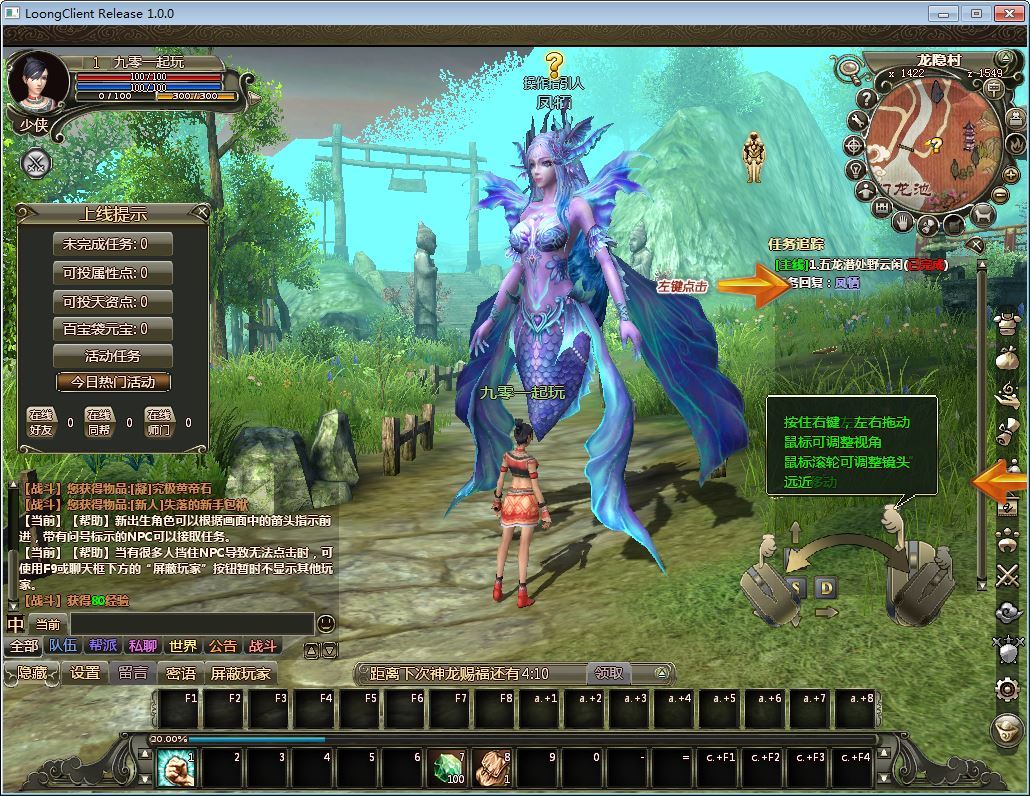Select the 可投天资点 talent points button
This screenshot has width=1030, height=796.
tap(112, 301)
